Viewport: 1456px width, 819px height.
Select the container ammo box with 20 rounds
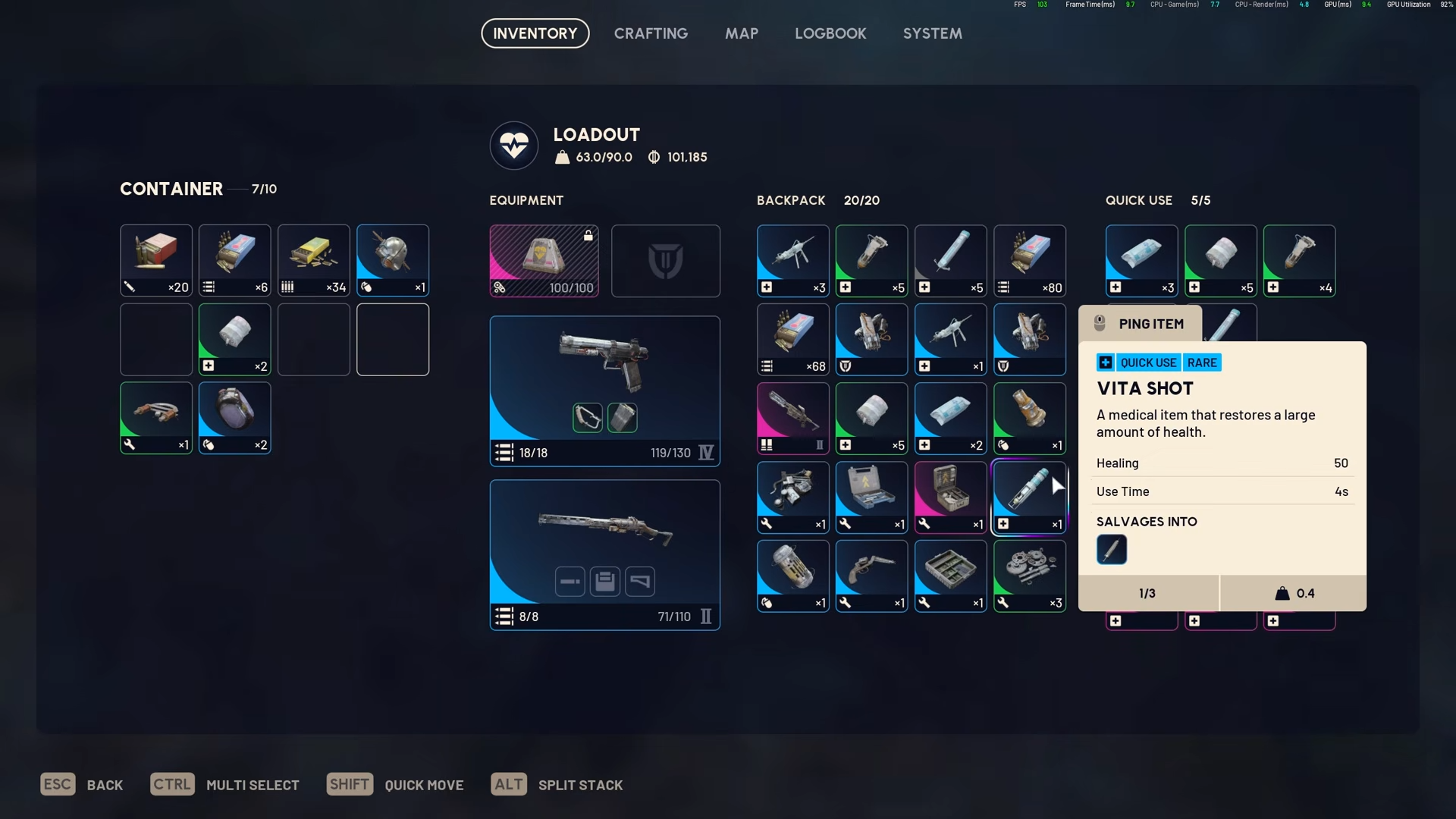coord(156,260)
